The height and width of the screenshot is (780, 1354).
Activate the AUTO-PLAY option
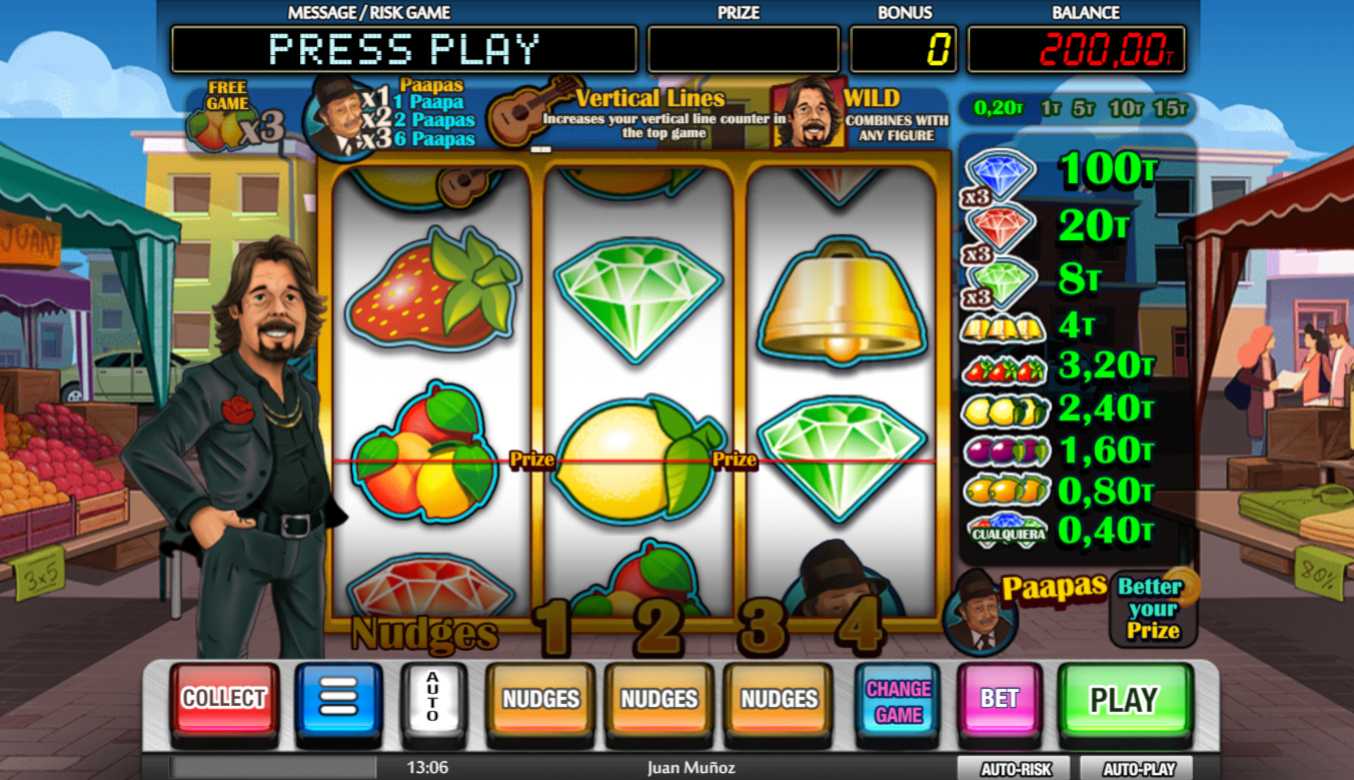pyautogui.click(x=1139, y=769)
